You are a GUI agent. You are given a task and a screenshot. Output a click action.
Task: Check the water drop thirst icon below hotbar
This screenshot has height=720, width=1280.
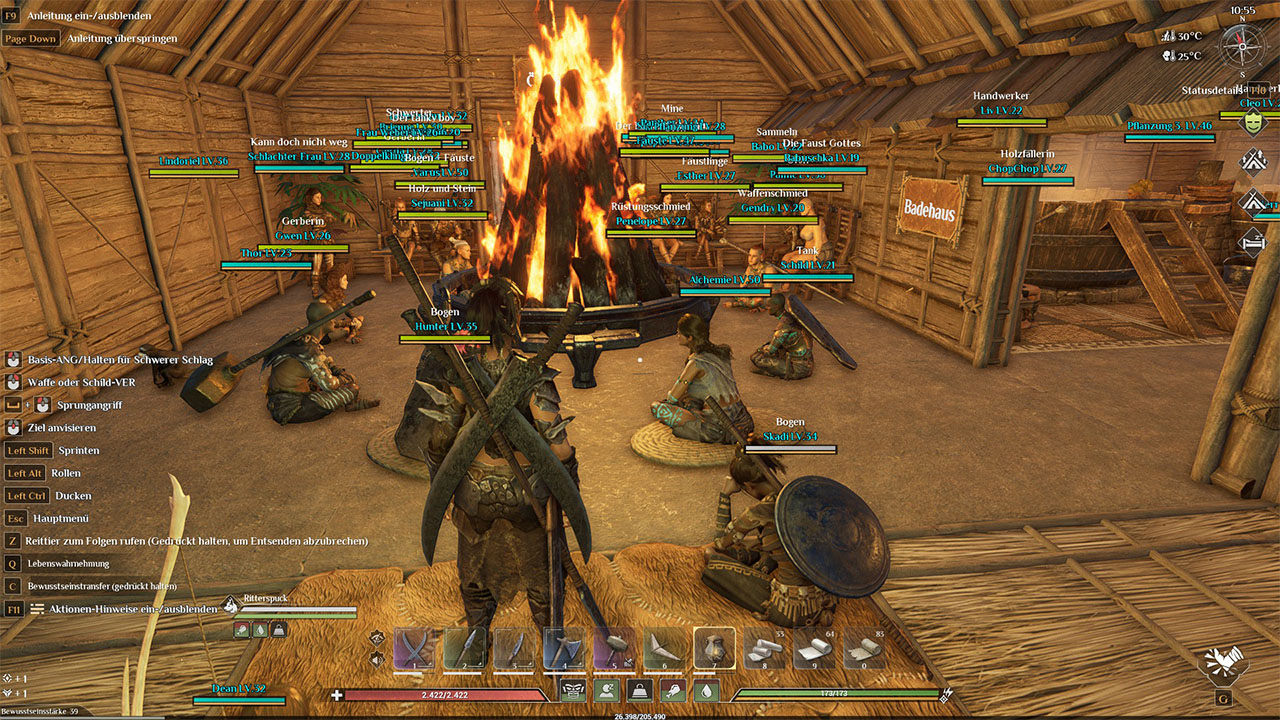pos(706,690)
